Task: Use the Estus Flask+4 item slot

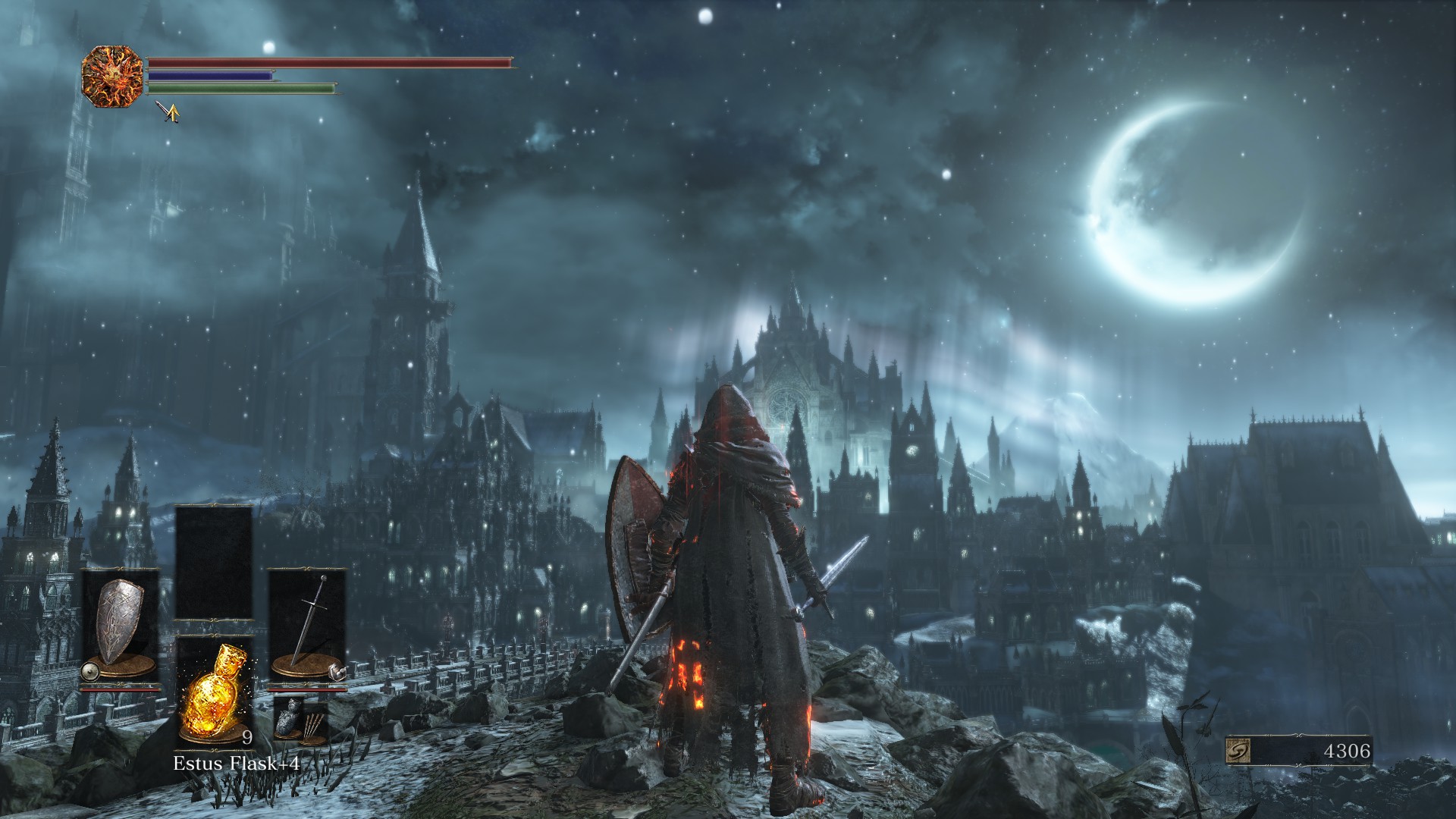Action: coord(214,692)
